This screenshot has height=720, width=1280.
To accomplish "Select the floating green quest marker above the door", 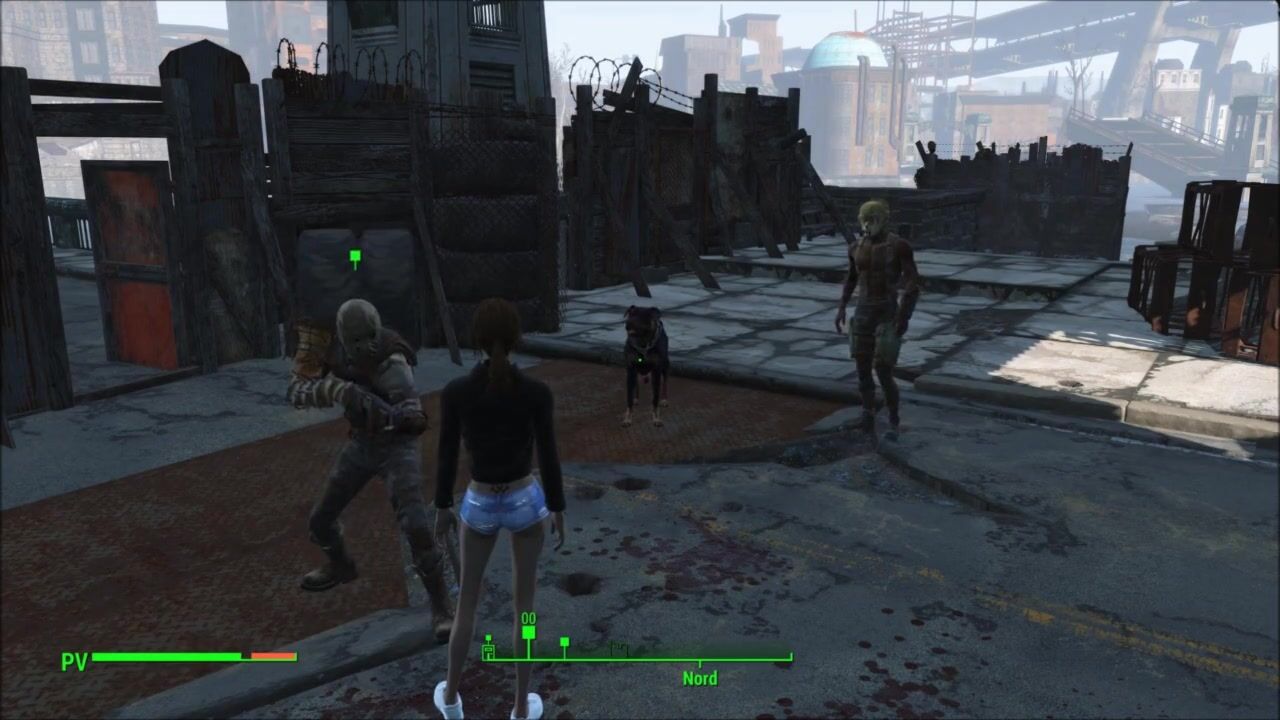I will [355, 258].
